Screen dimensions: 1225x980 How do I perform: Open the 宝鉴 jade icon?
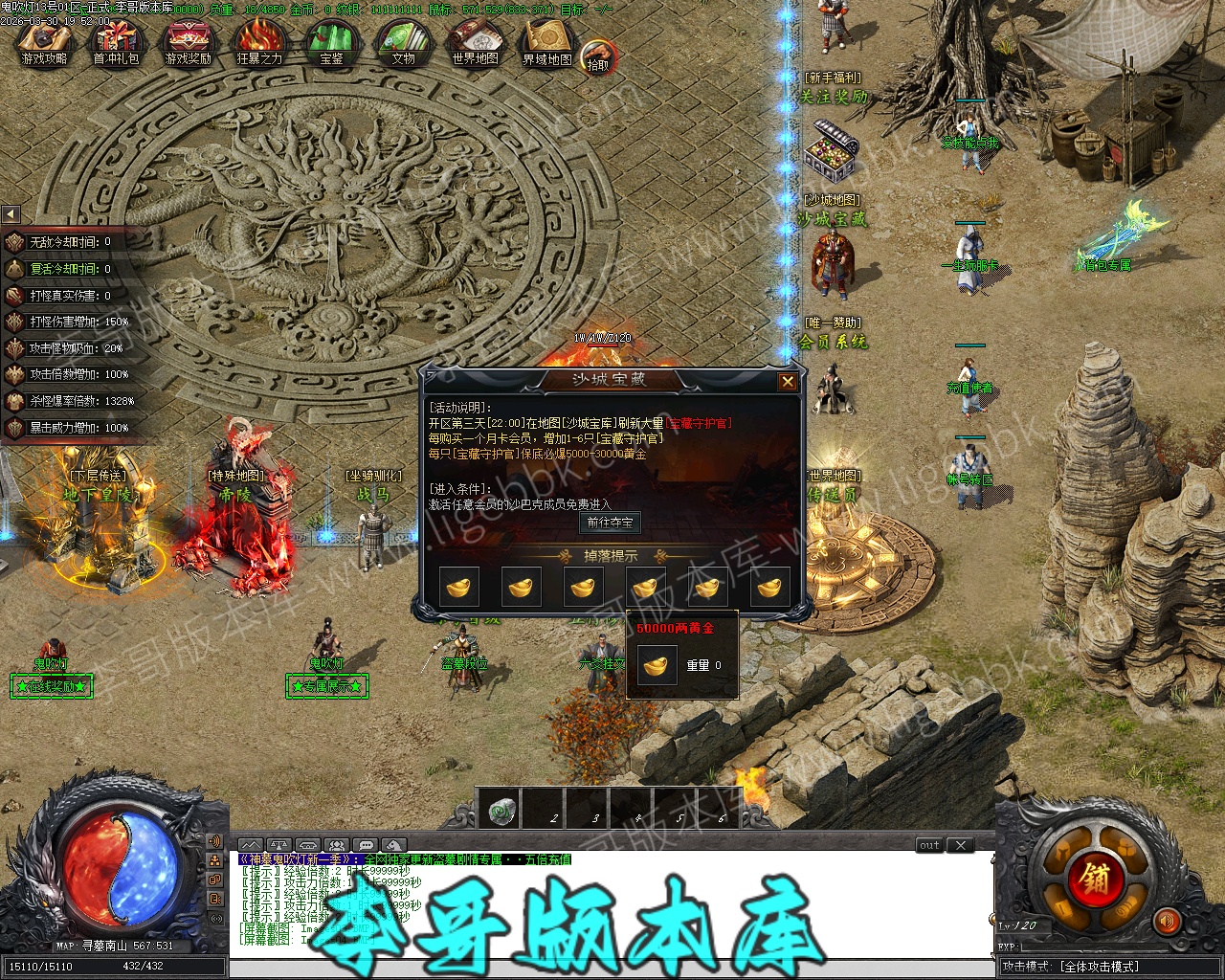click(x=331, y=44)
